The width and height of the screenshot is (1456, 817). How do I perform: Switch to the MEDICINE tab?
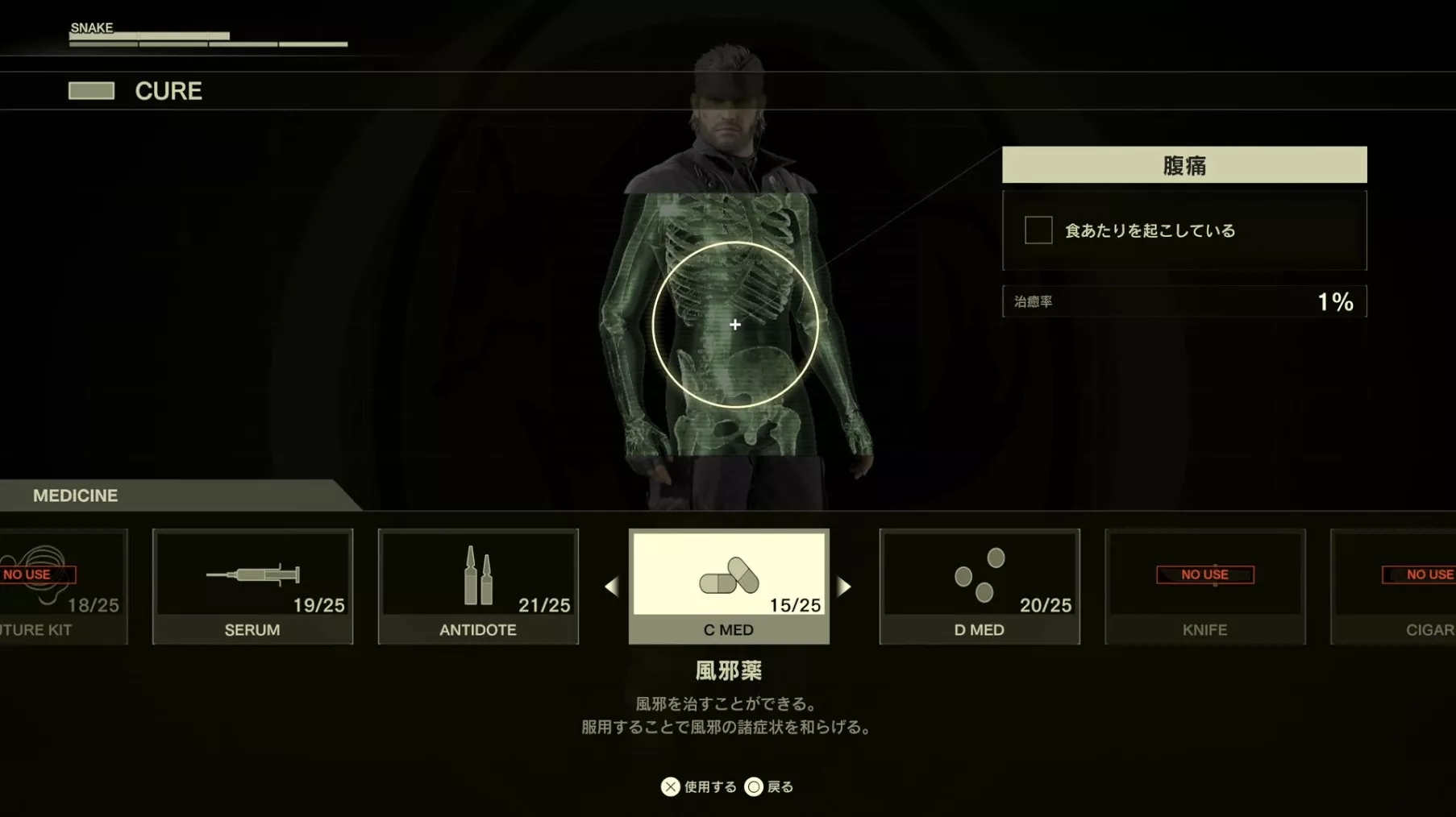click(75, 496)
